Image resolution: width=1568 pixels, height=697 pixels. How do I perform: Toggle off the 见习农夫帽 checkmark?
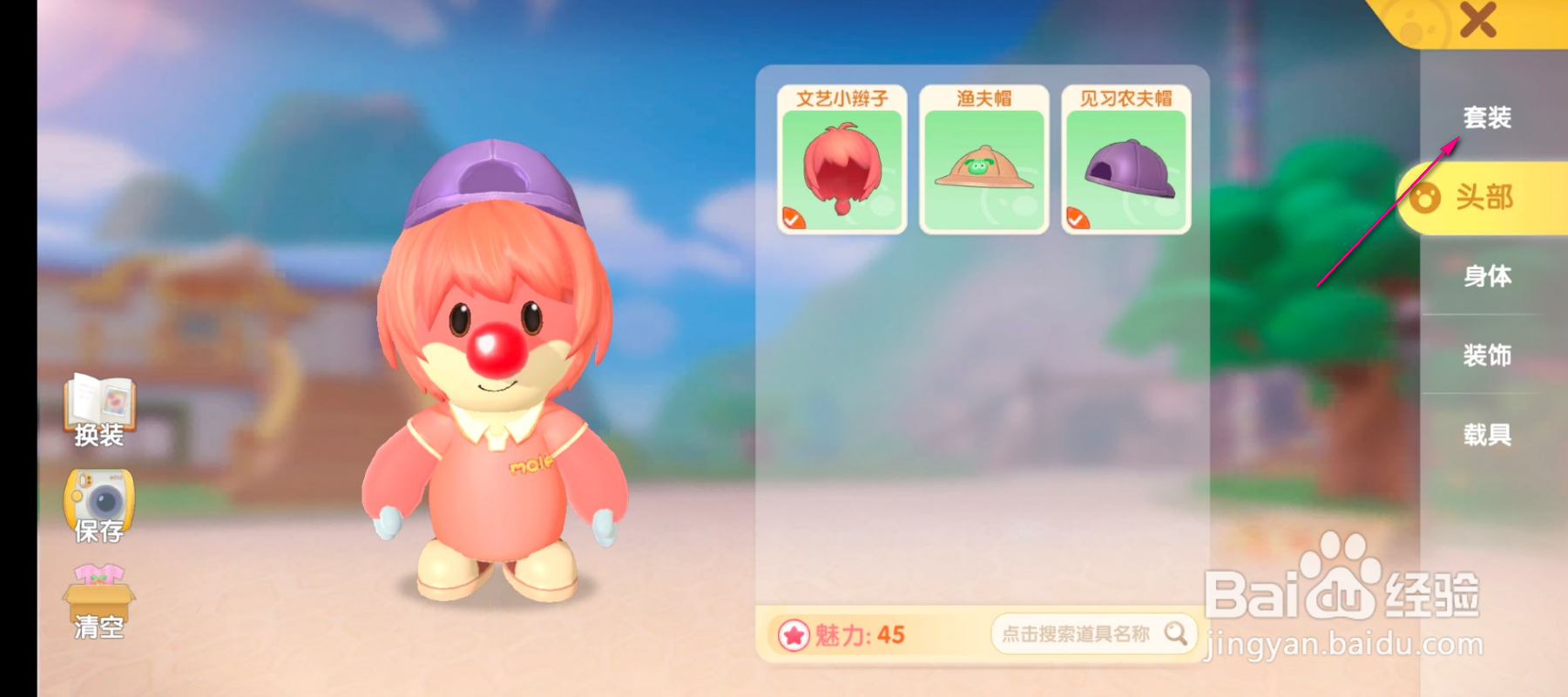click(1077, 218)
